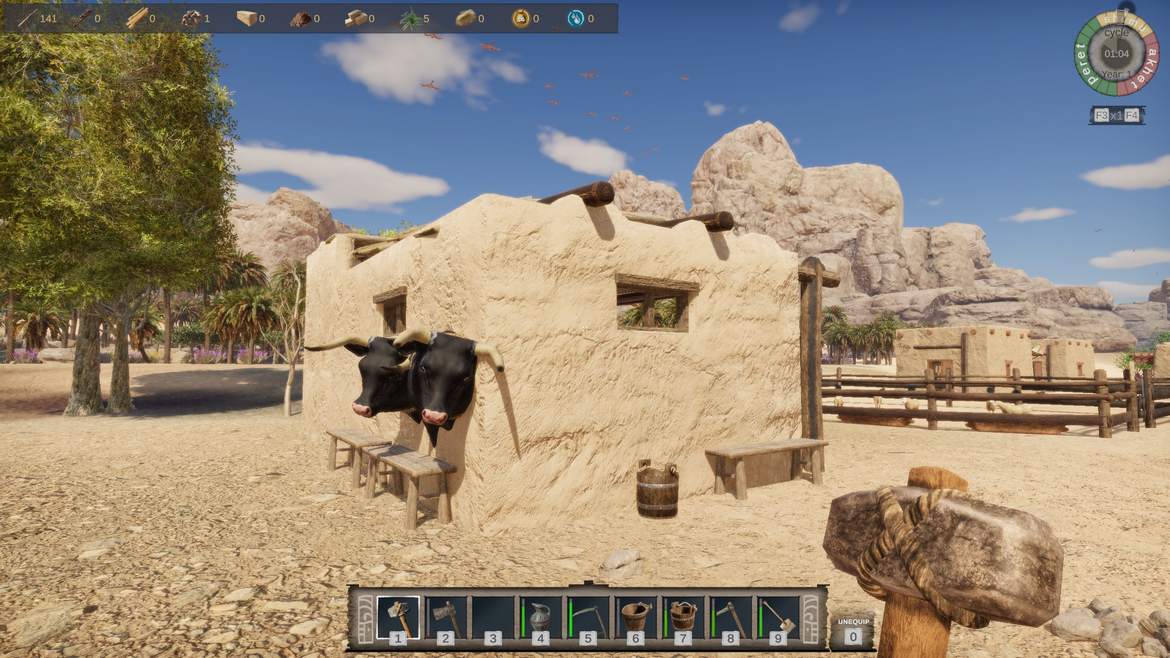The height and width of the screenshot is (658, 1170).
Task: Equip the stone axe in slot 2
Action: [x=445, y=617]
